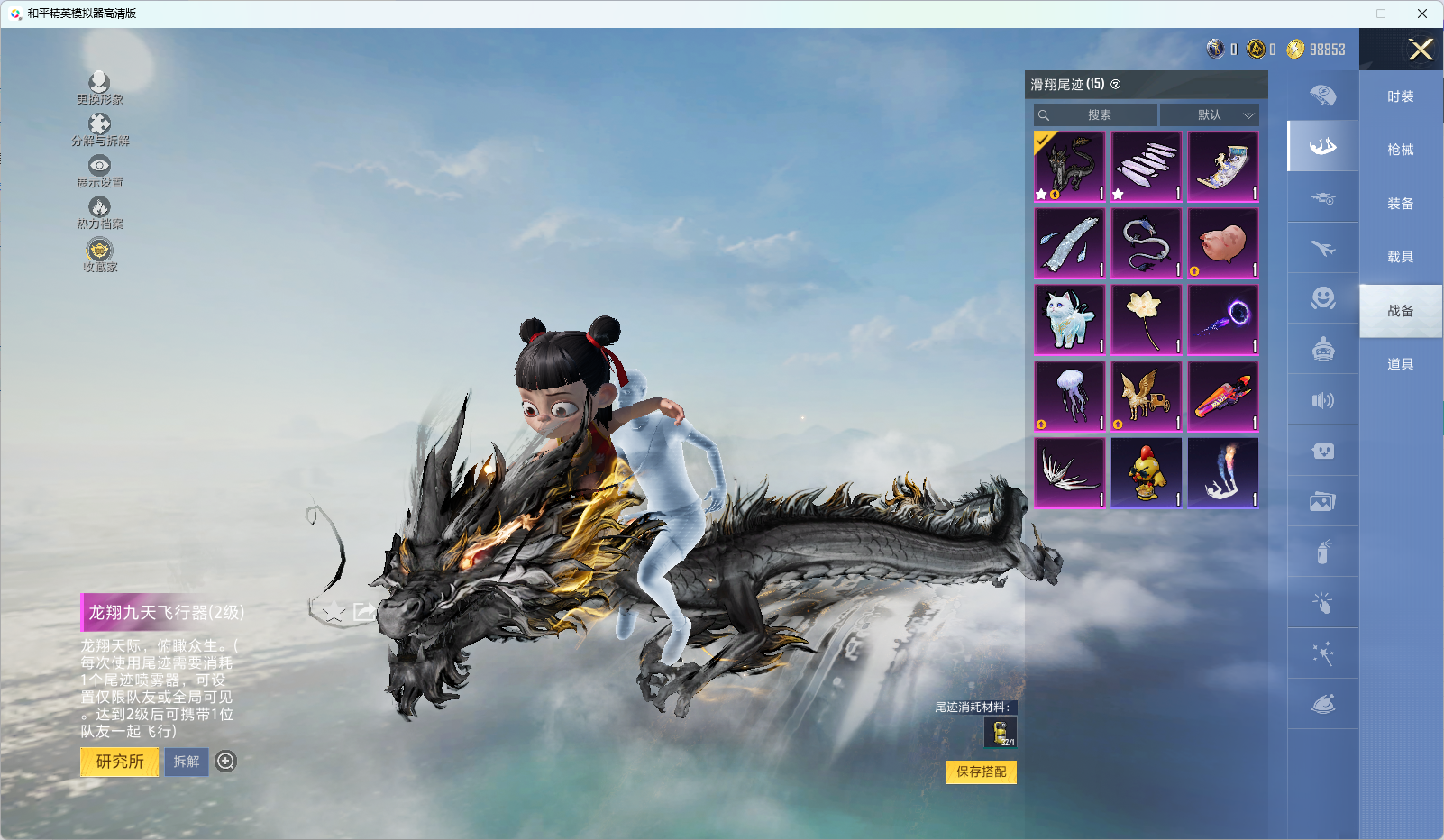Choose the white cat glide trail

point(1069,320)
